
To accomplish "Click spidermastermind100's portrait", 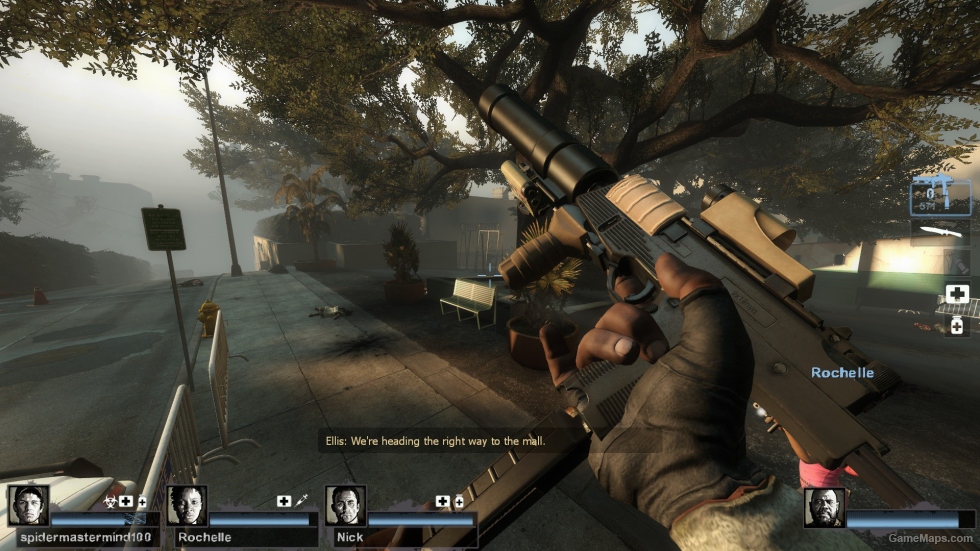I will tap(29, 505).
